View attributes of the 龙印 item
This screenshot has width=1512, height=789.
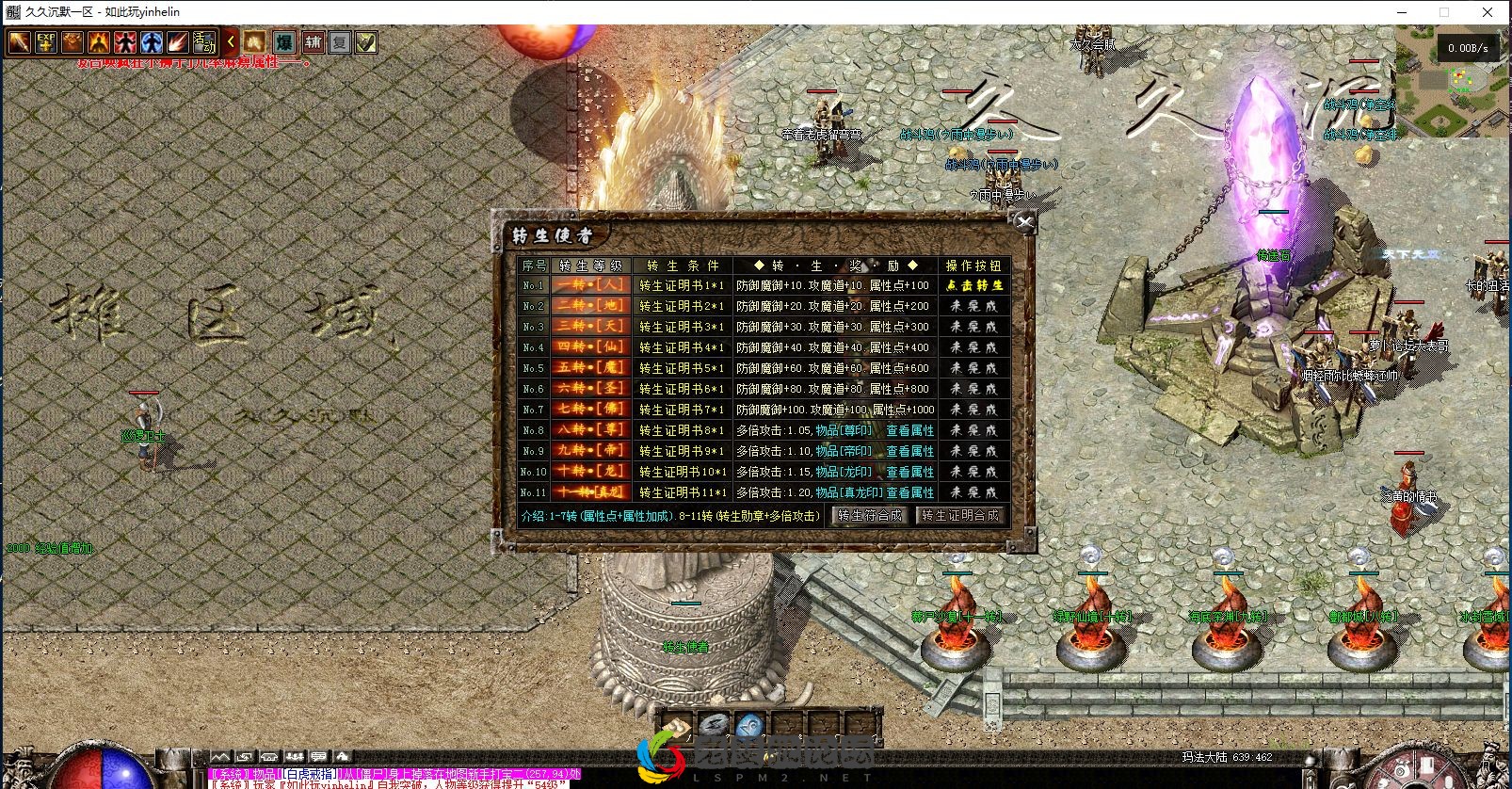coord(909,472)
